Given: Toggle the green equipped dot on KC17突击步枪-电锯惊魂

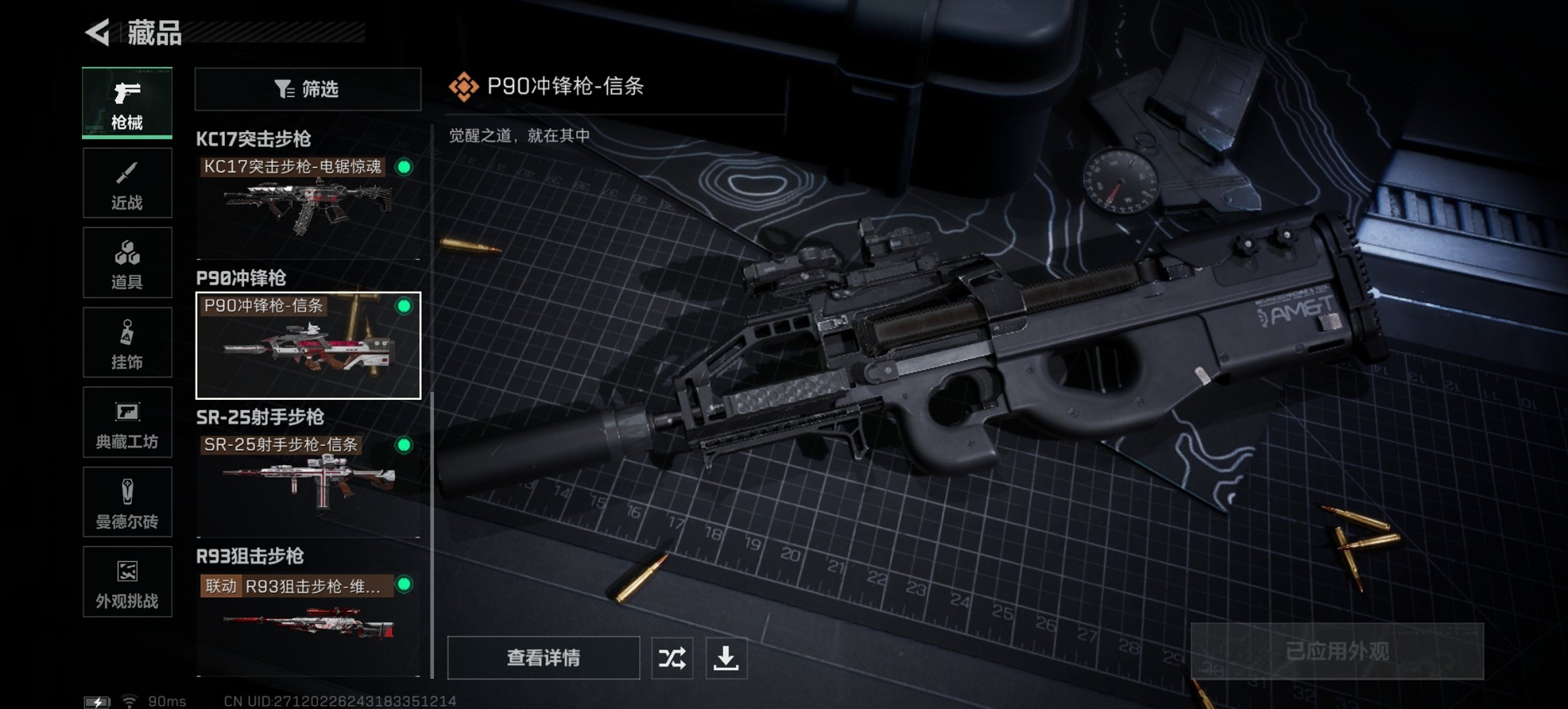Looking at the screenshot, I should [x=405, y=166].
